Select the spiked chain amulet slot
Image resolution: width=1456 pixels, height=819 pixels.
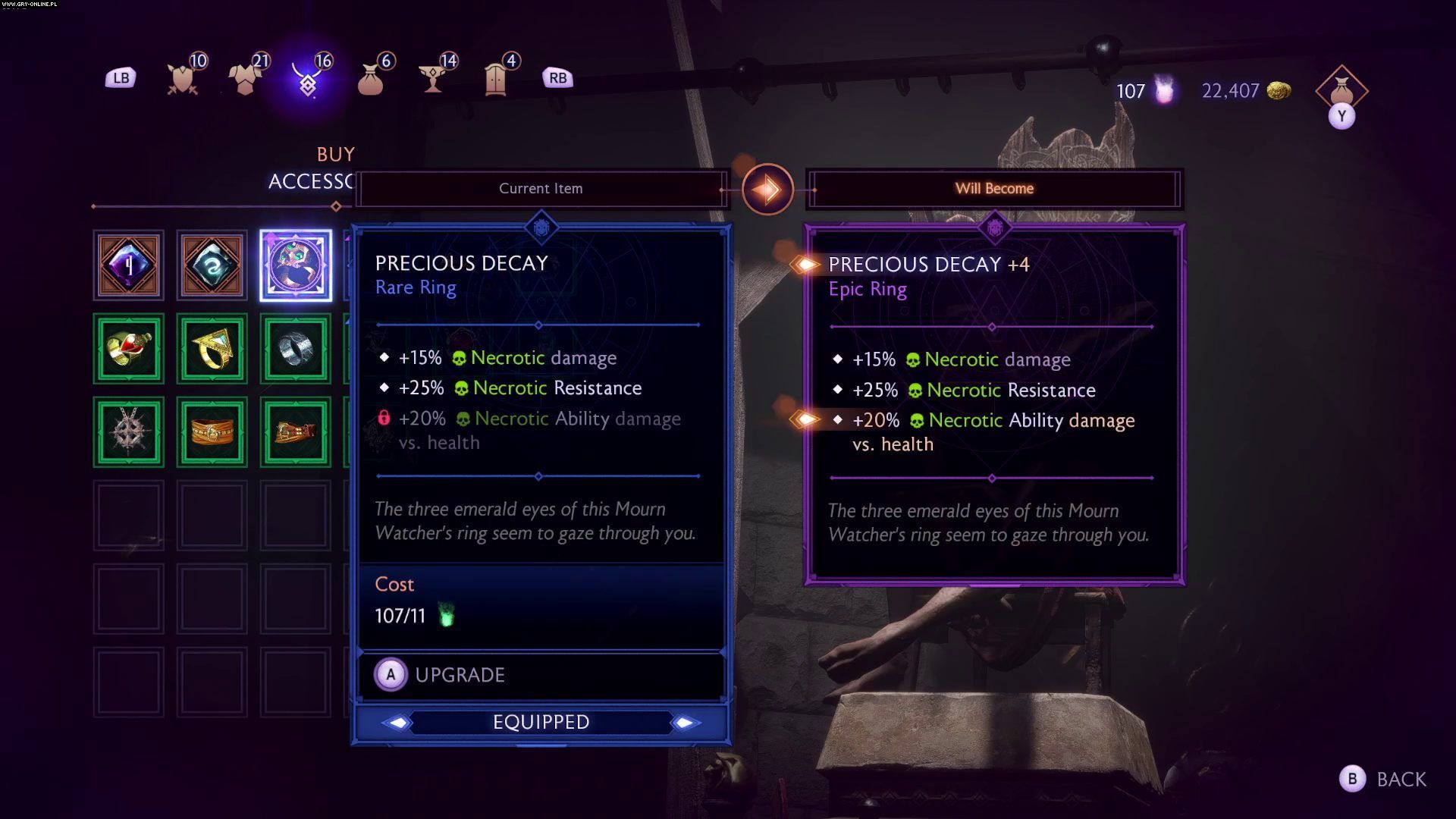[129, 432]
